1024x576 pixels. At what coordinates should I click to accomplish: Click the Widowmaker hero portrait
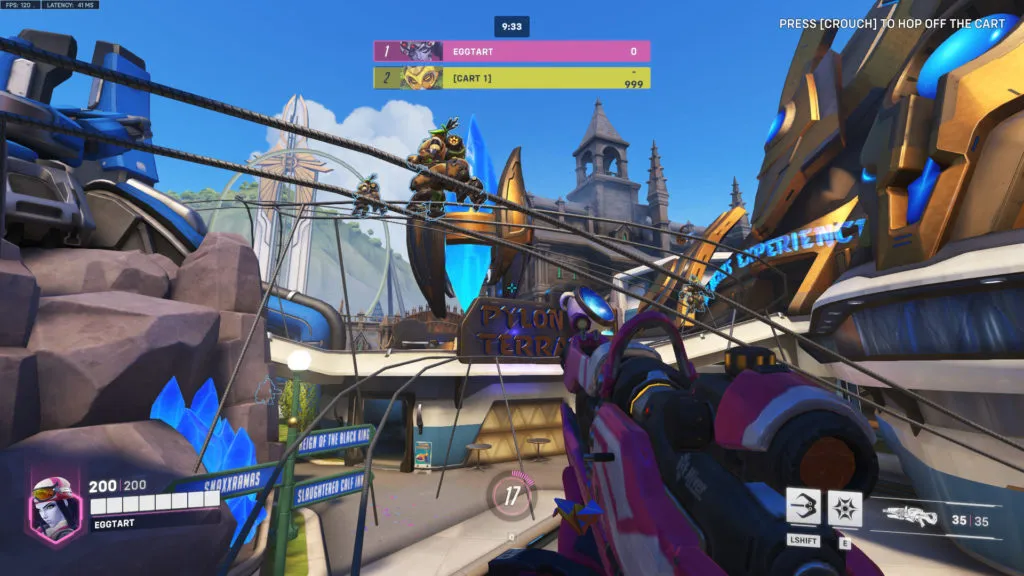click(55, 505)
